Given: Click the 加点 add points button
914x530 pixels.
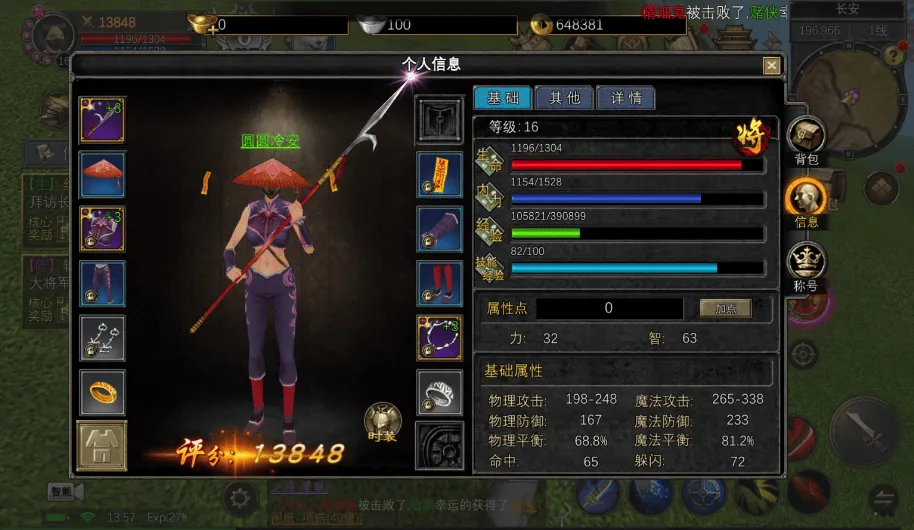Looking at the screenshot, I should (x=725, y=308).
